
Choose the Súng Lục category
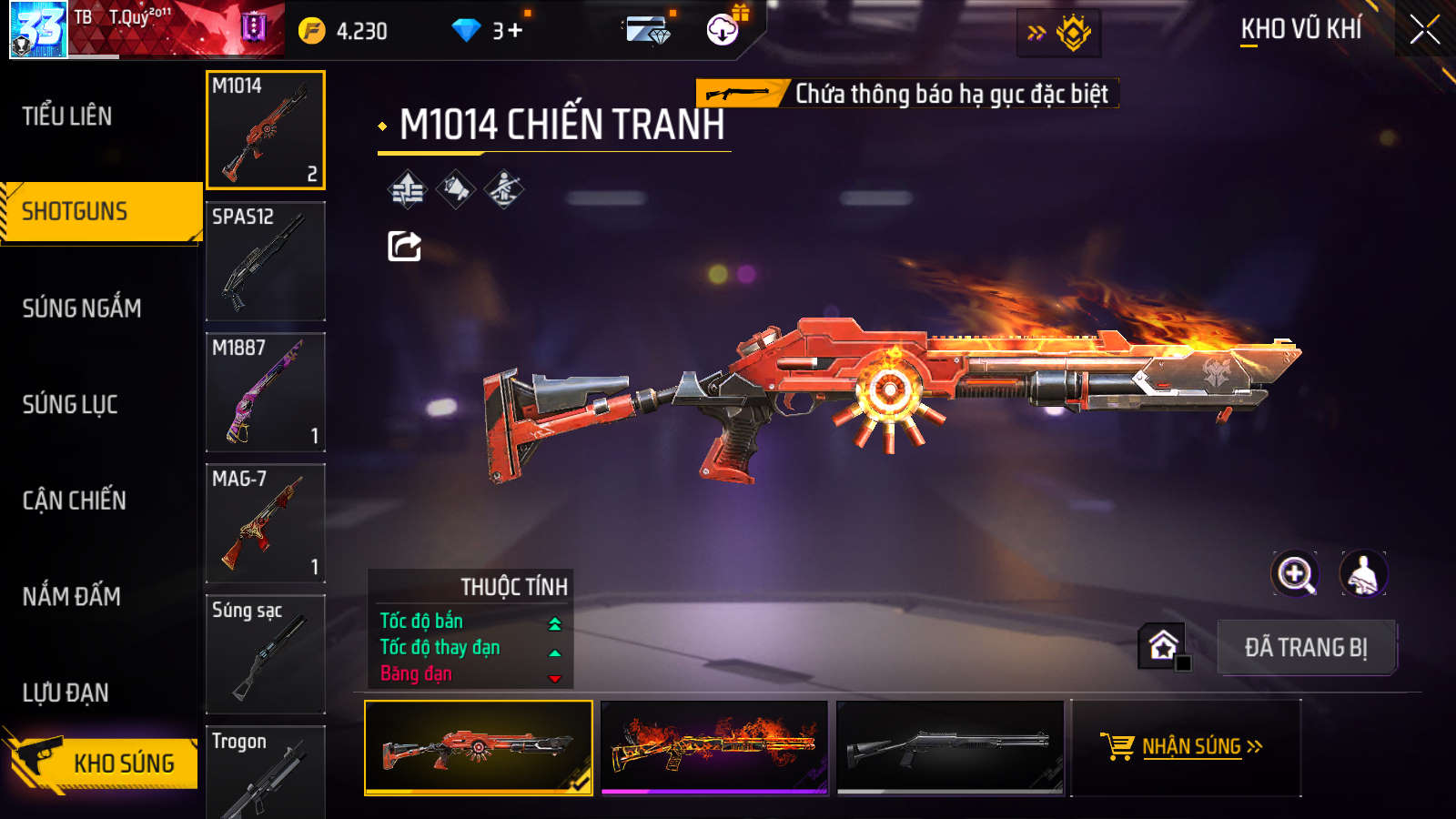[70, 405]
